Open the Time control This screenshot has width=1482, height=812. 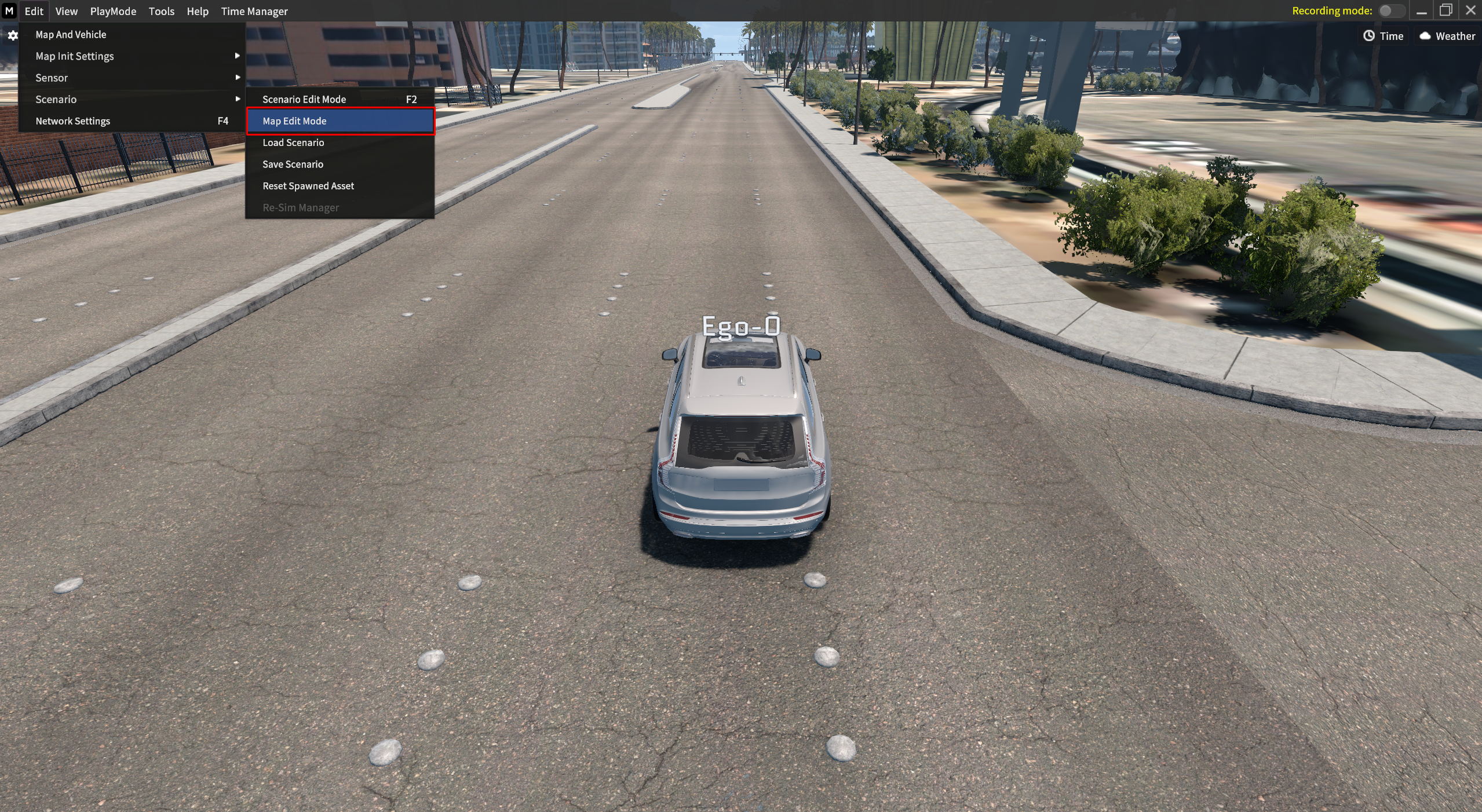coord(1384,36)
